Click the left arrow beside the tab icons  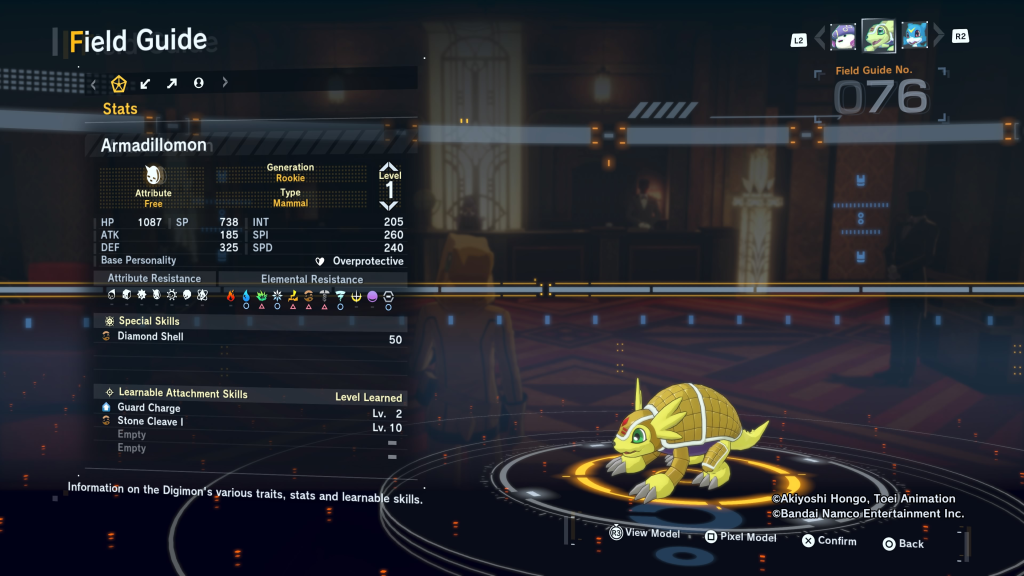coord(93,83)
